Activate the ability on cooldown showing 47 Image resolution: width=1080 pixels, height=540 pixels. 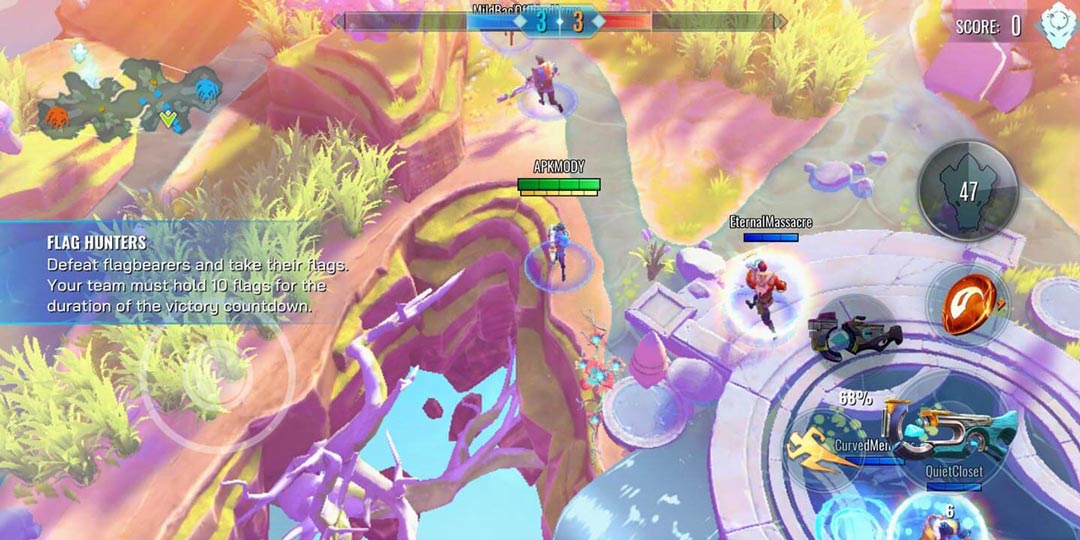(x=968, y=190)
